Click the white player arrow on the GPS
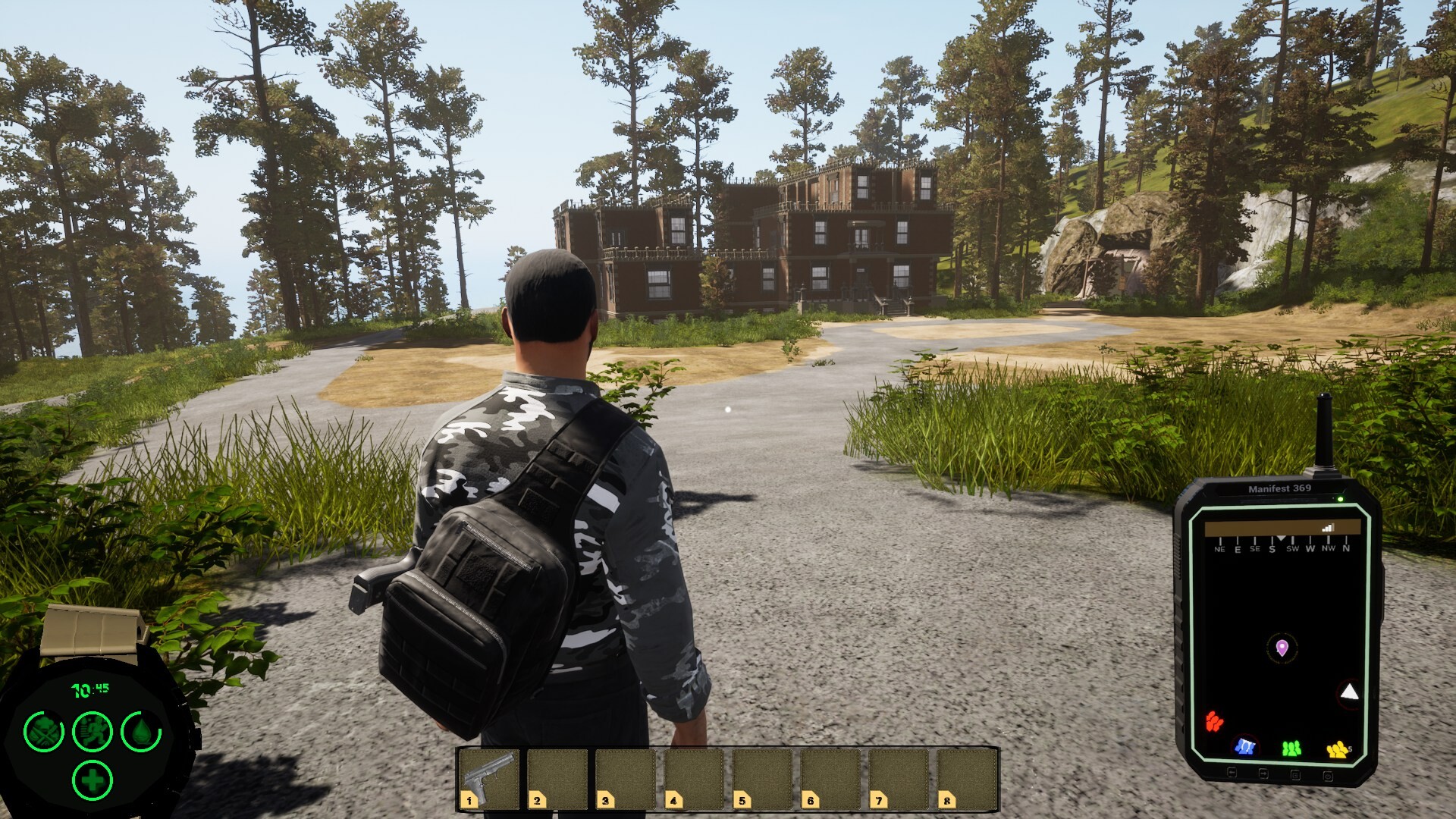Screen dimensions: 1456x819 tap(1348, 692)
